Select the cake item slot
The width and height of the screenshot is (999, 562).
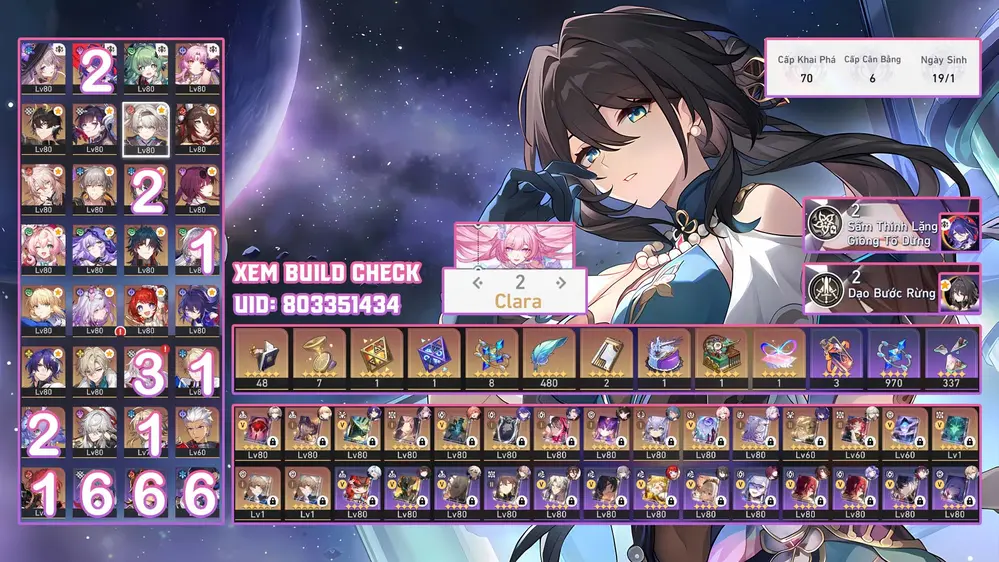tap(664, 358)
